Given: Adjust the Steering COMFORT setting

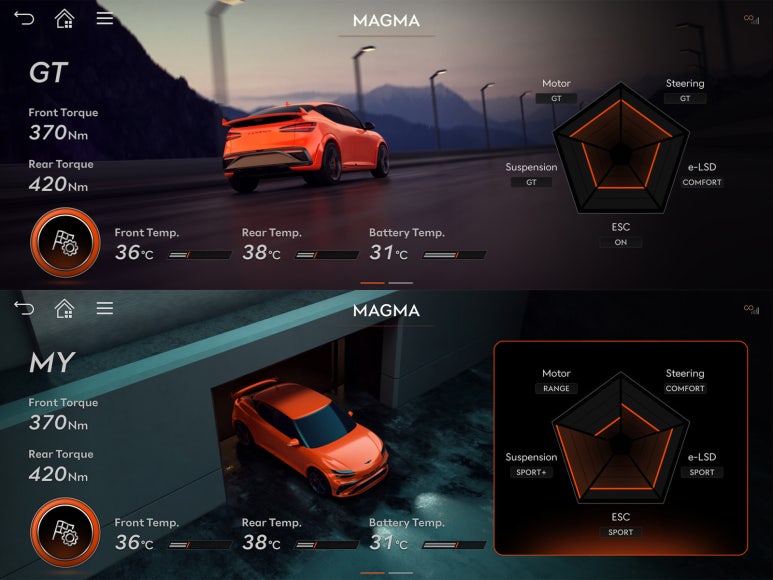Looking at the screenshot, I should (x=685, y=388).
